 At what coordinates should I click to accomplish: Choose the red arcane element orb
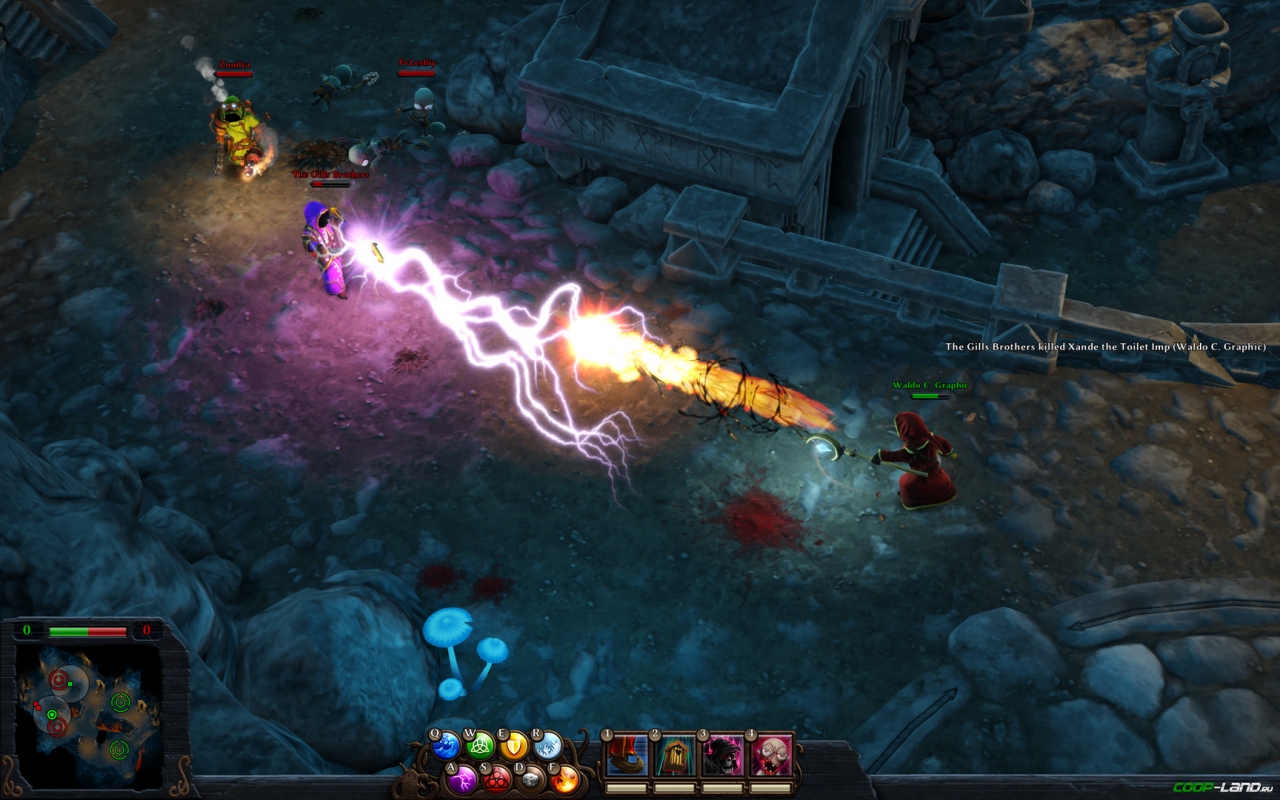pos(497,778)
